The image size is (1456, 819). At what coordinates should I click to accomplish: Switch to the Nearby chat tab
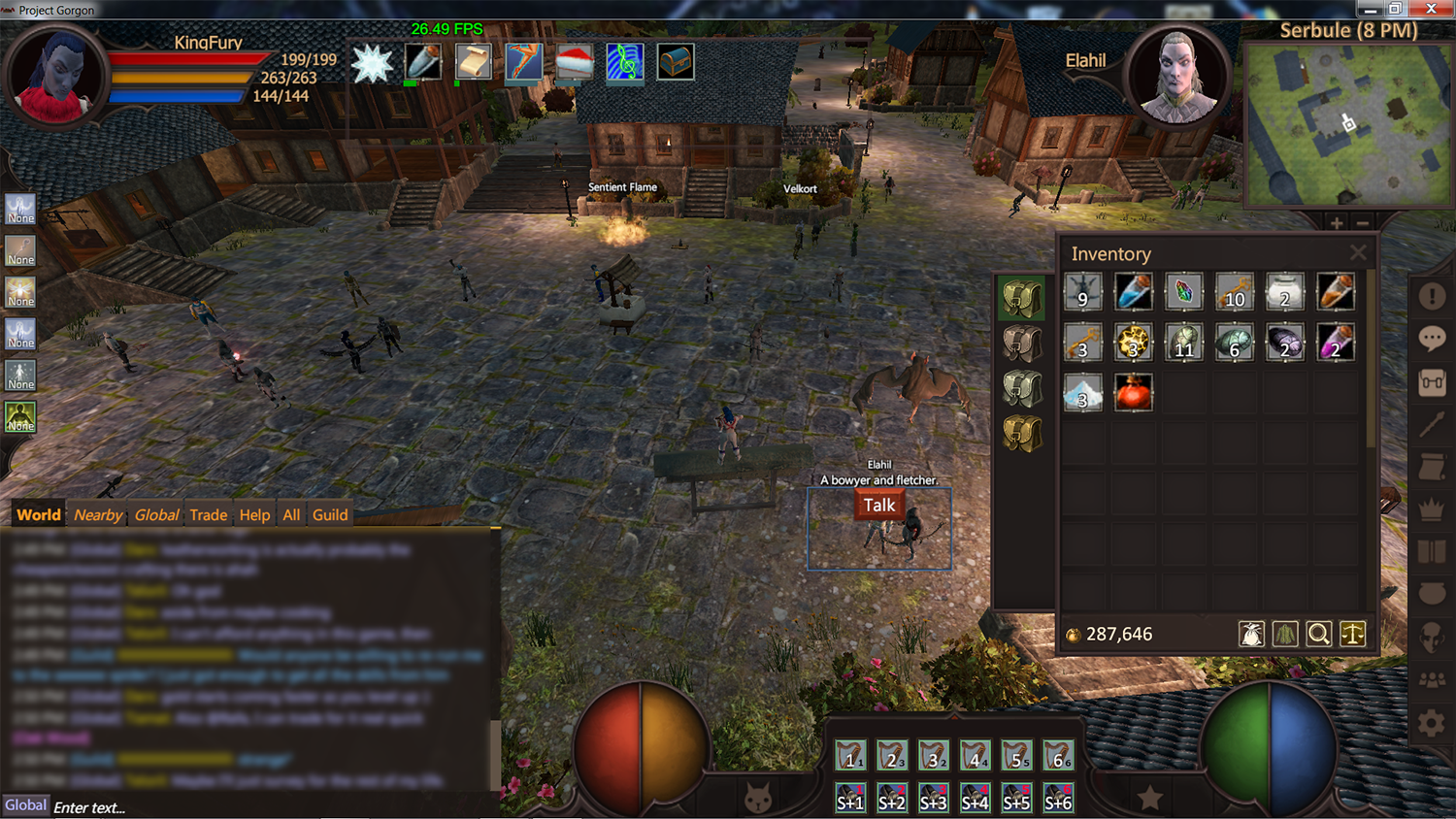click(x=98, y=515)
